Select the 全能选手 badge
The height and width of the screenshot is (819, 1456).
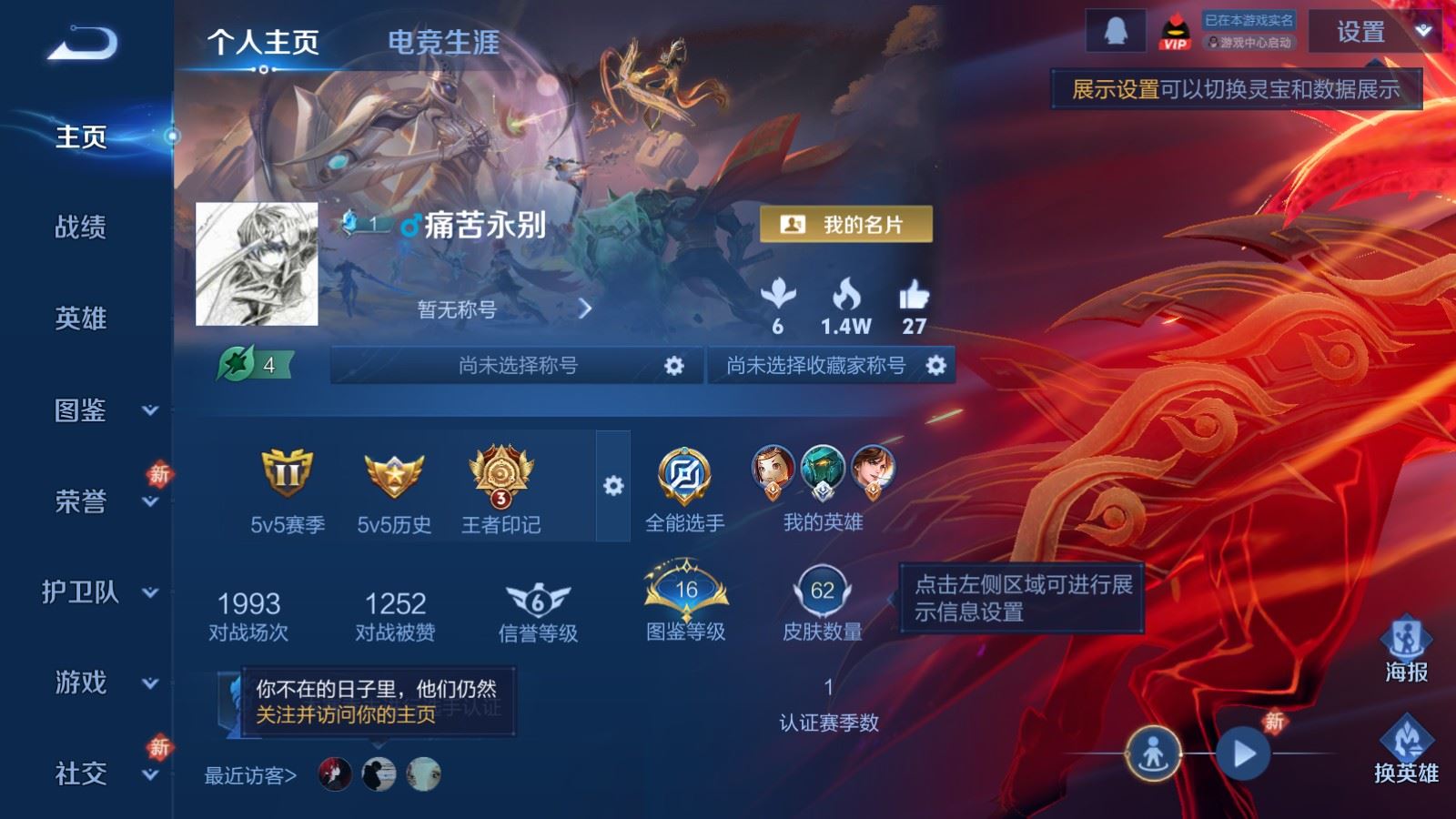(x=683, y=475)
